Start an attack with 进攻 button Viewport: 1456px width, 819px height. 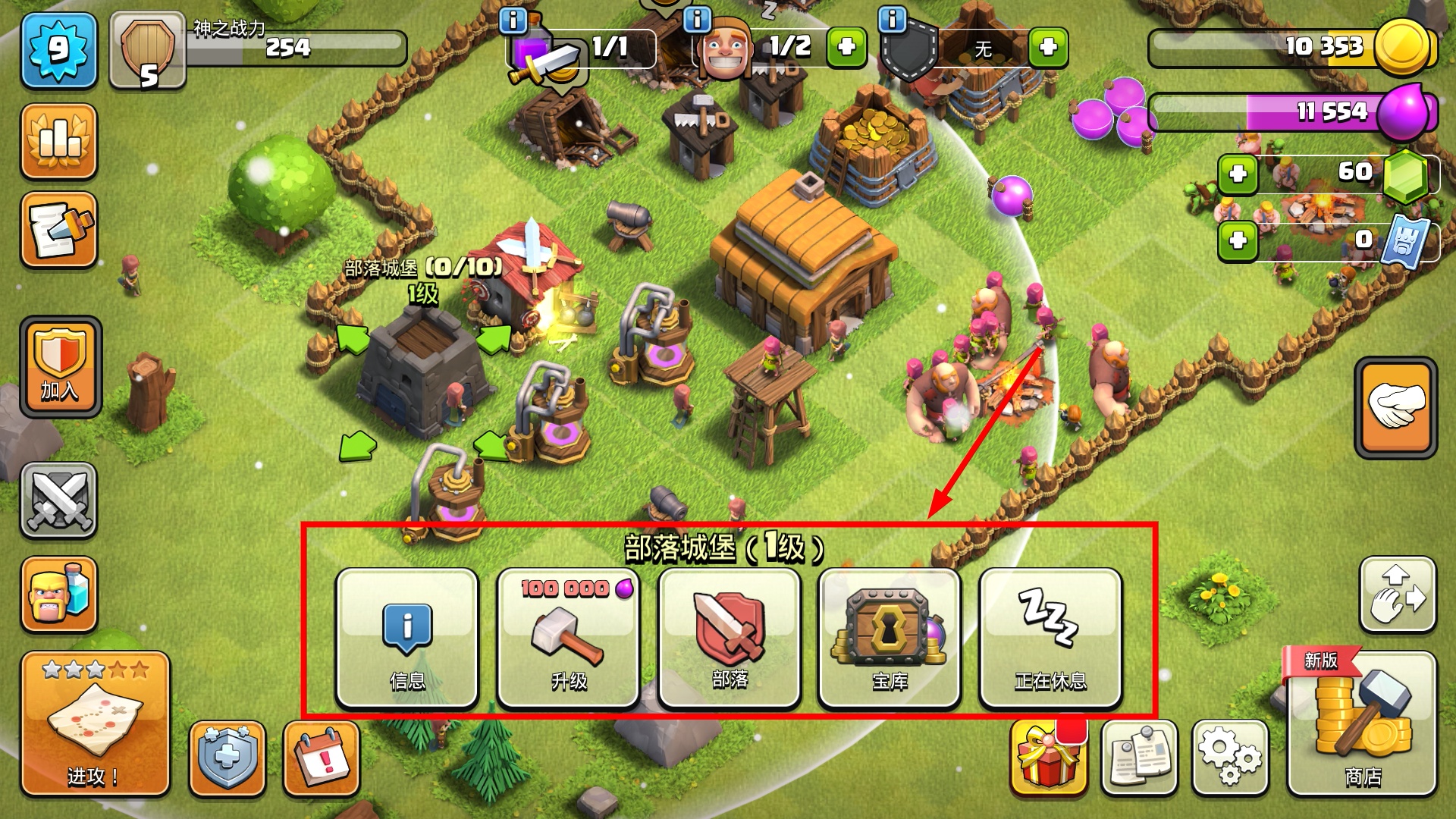point(95,724)
